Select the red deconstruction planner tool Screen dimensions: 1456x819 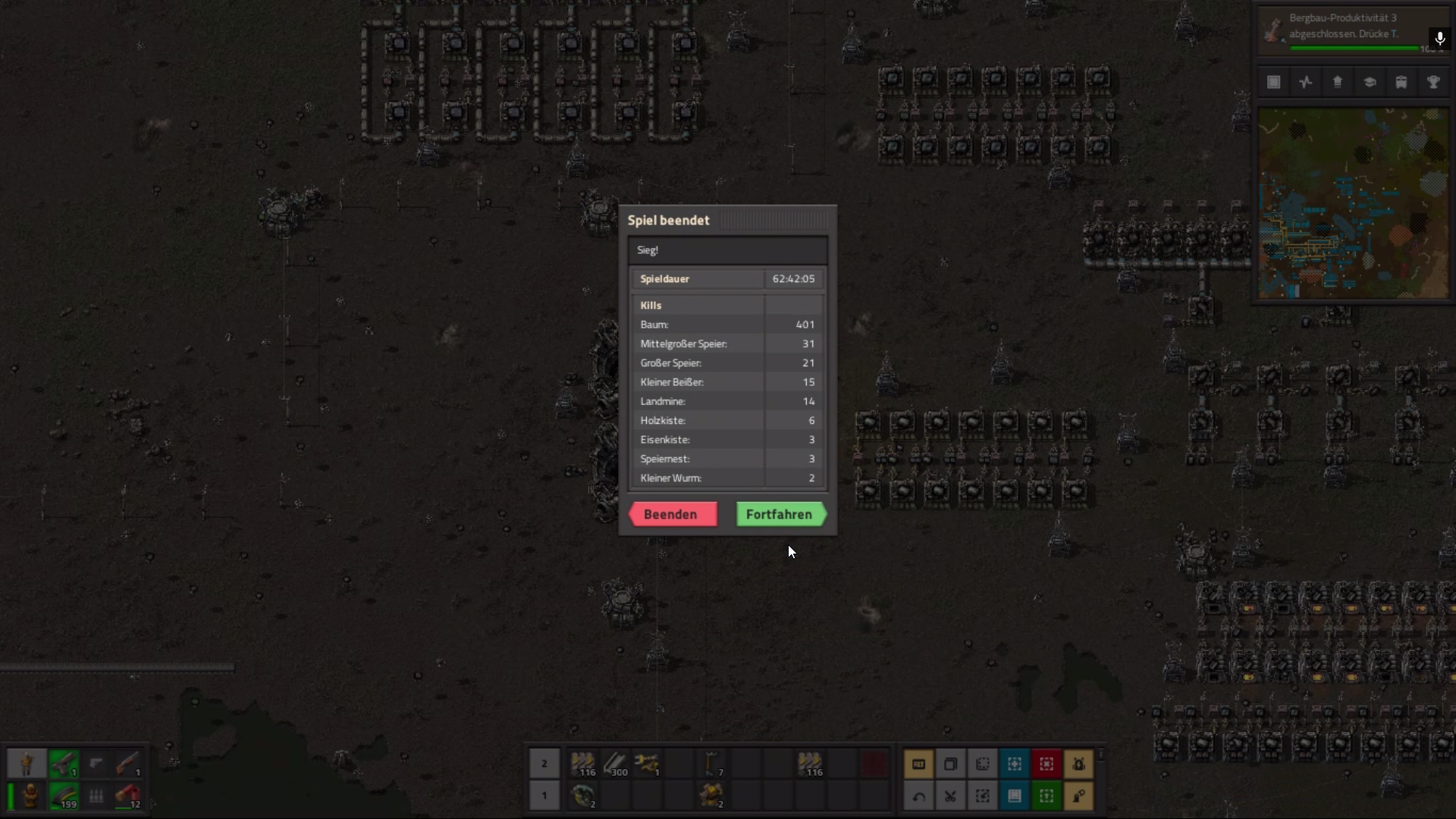(1046, 764)
